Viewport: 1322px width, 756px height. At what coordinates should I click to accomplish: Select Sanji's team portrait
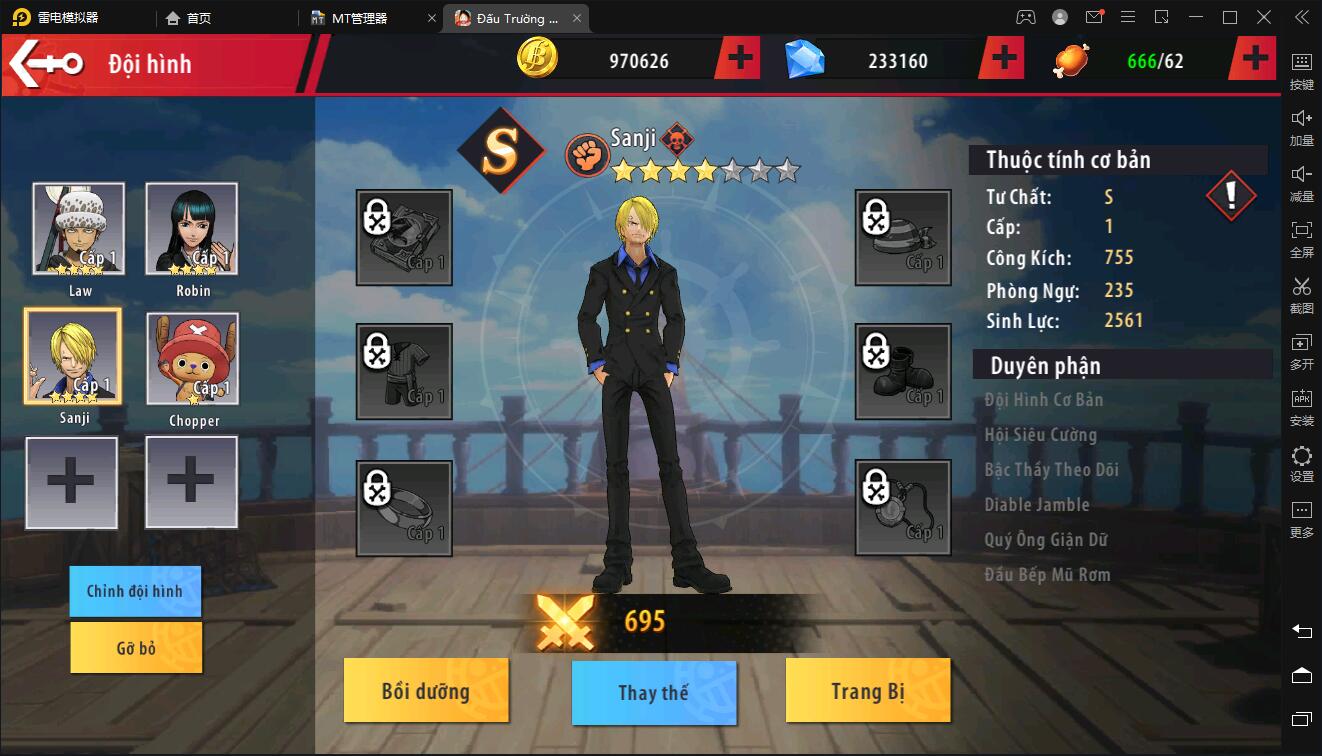click(x=73, y=356)
